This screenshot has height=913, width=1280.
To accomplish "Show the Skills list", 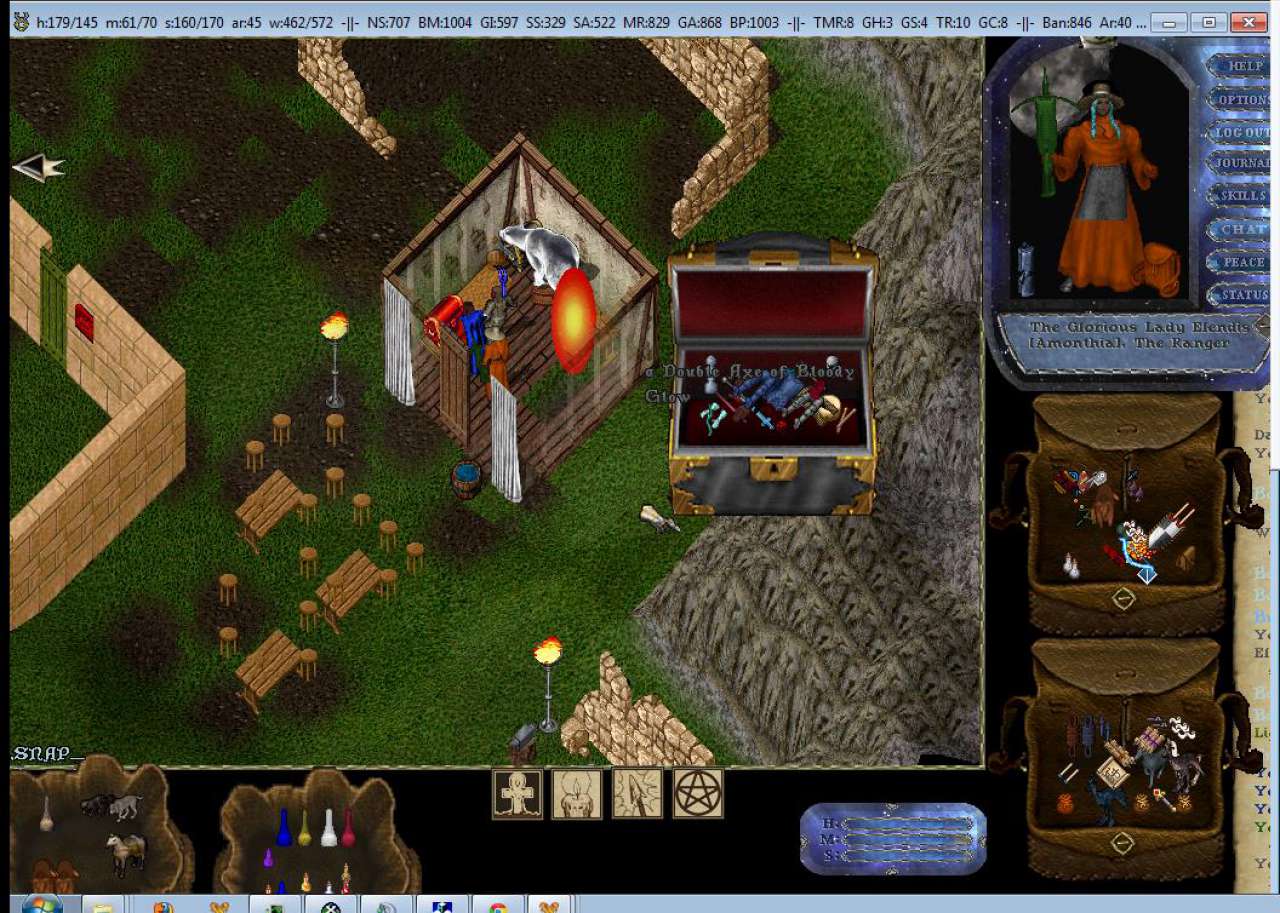I will coord(1243,196).
